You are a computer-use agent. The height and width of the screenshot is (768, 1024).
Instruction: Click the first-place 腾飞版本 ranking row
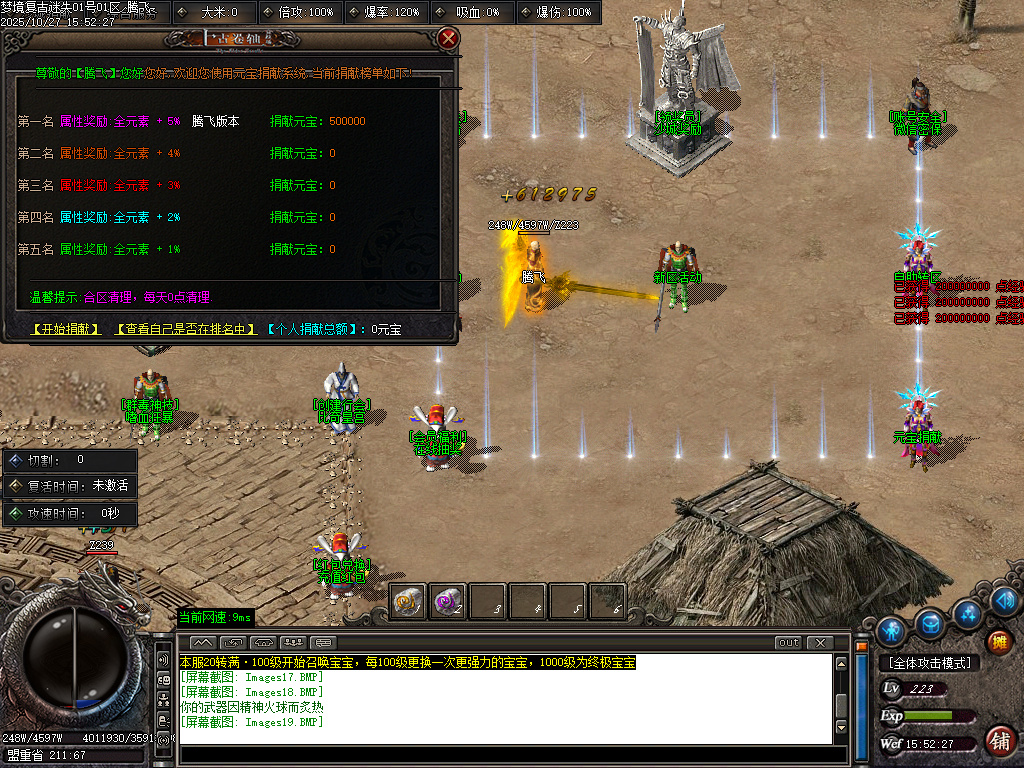click(x=215, y=122)
